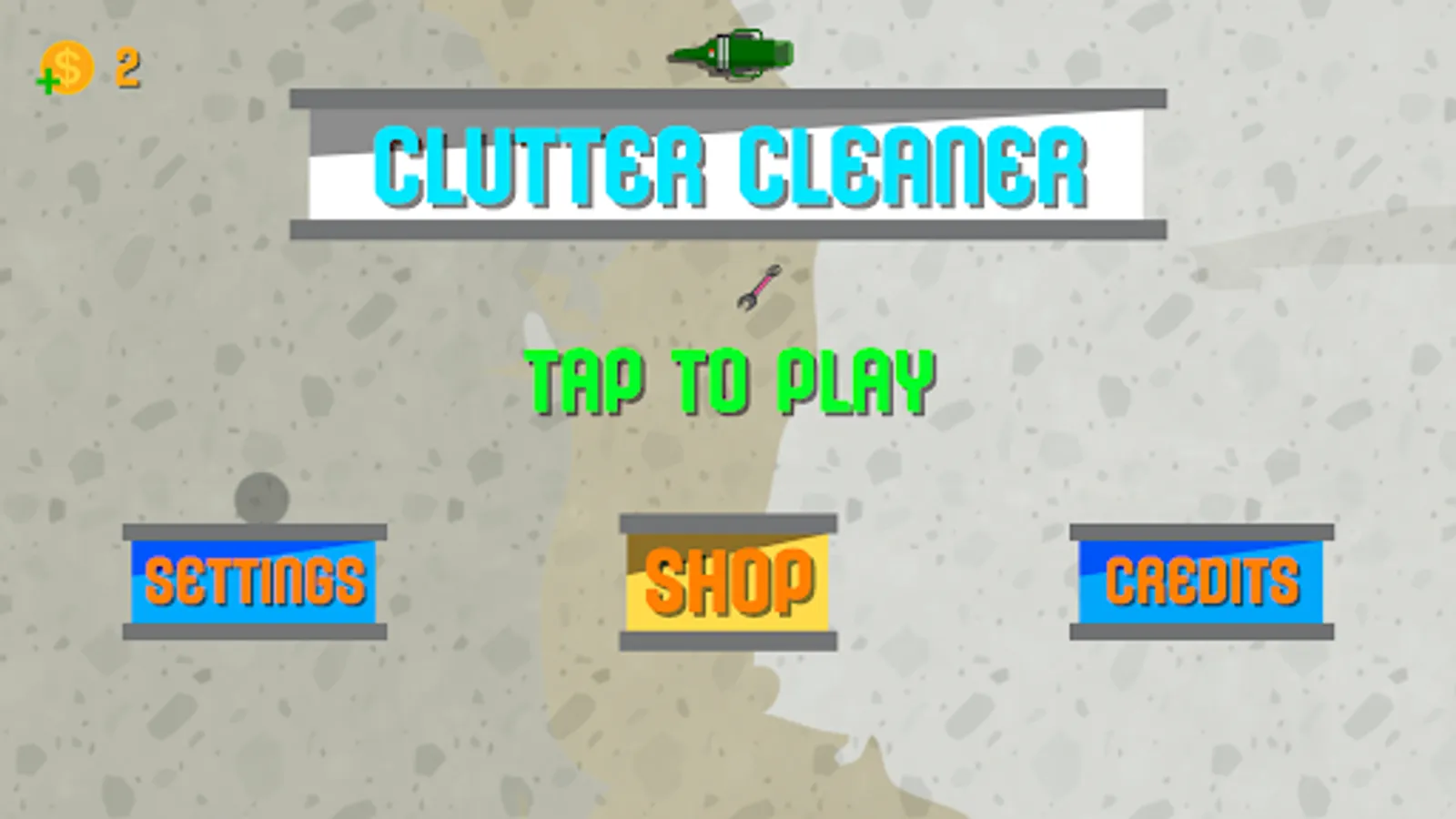Click the wrench above TAP TO PLAY
1456x819 pixels.
pyautogui.click(x=757, y=287)
